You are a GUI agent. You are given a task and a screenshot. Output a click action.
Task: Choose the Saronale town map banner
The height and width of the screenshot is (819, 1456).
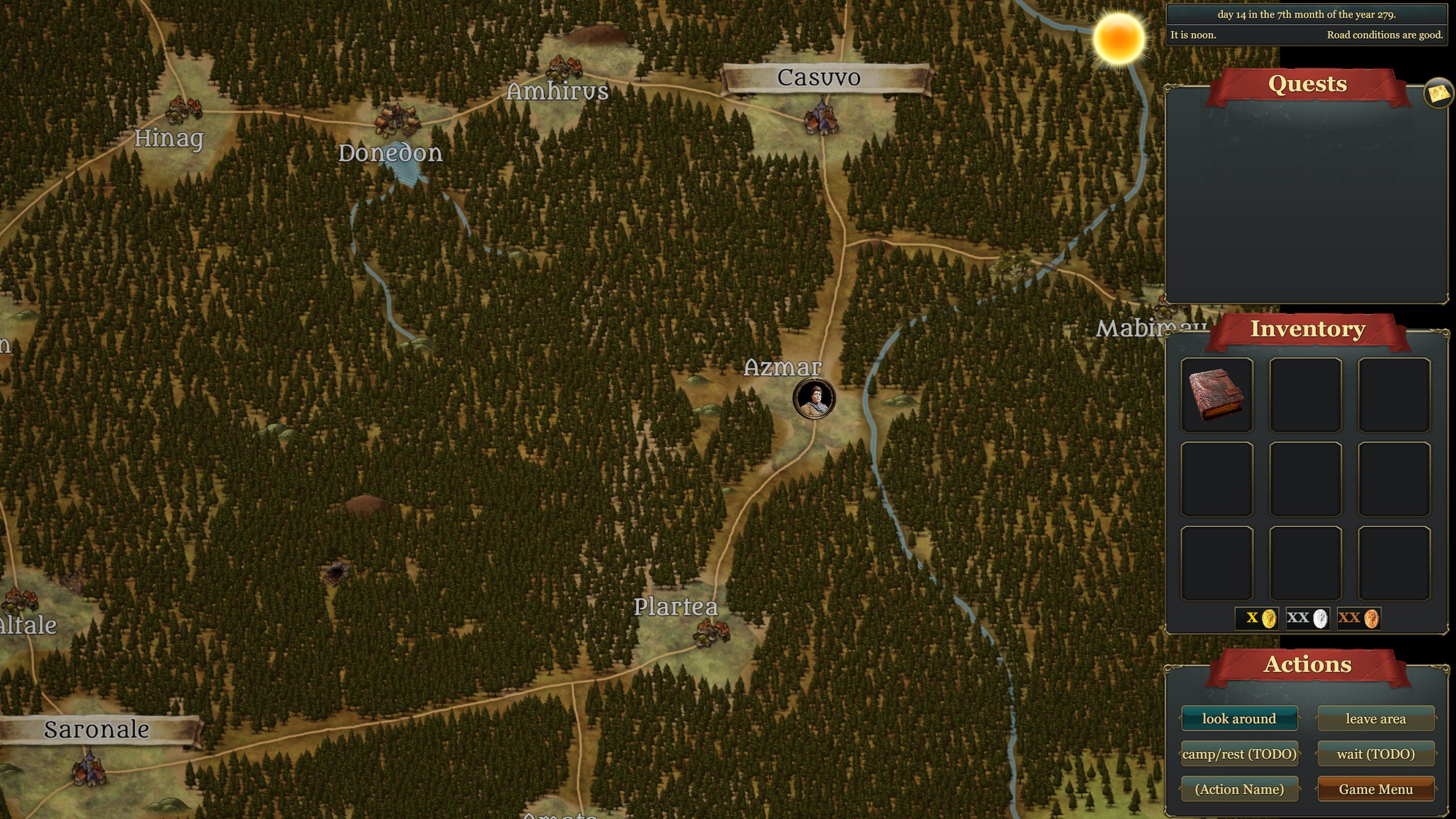point(97,730)
